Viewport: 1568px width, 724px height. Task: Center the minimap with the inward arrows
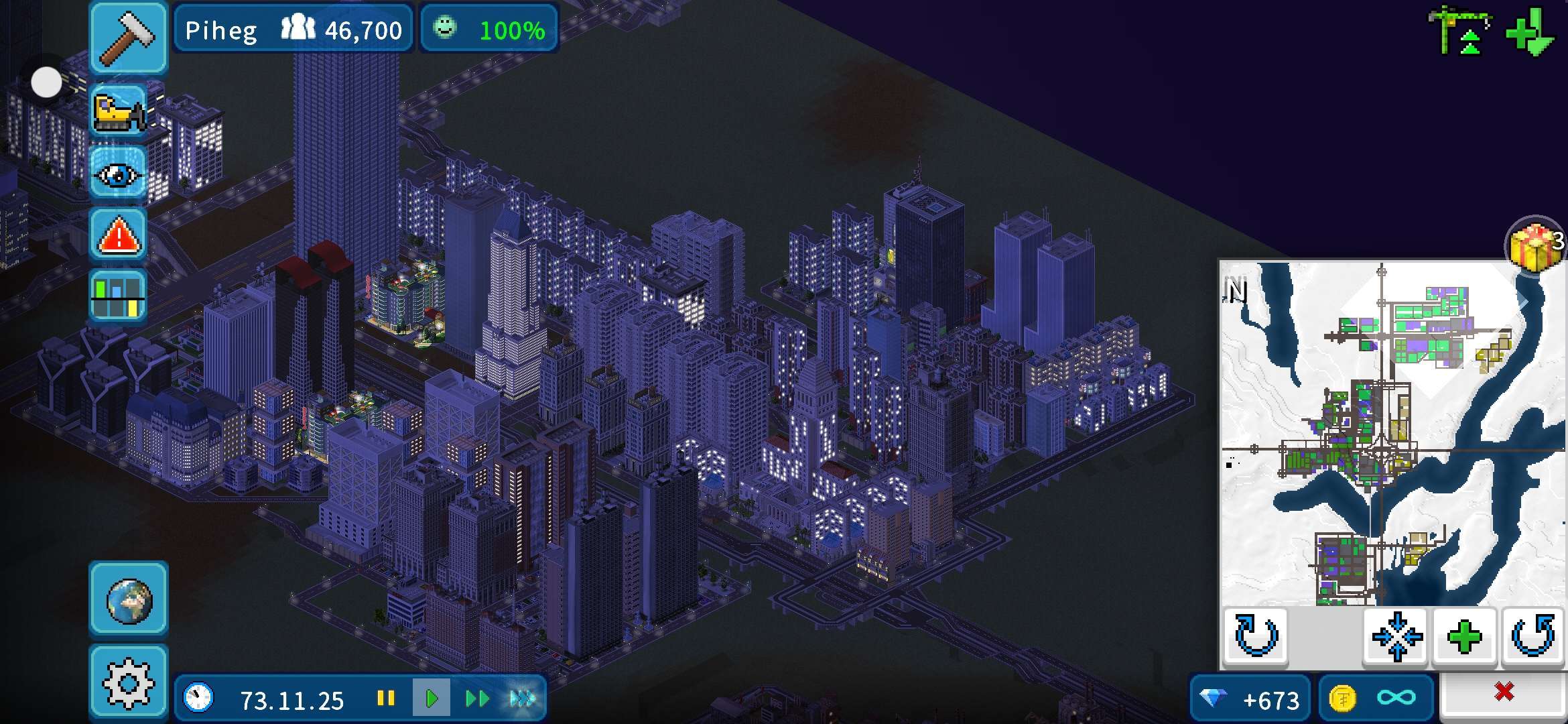coord(1396,636)
